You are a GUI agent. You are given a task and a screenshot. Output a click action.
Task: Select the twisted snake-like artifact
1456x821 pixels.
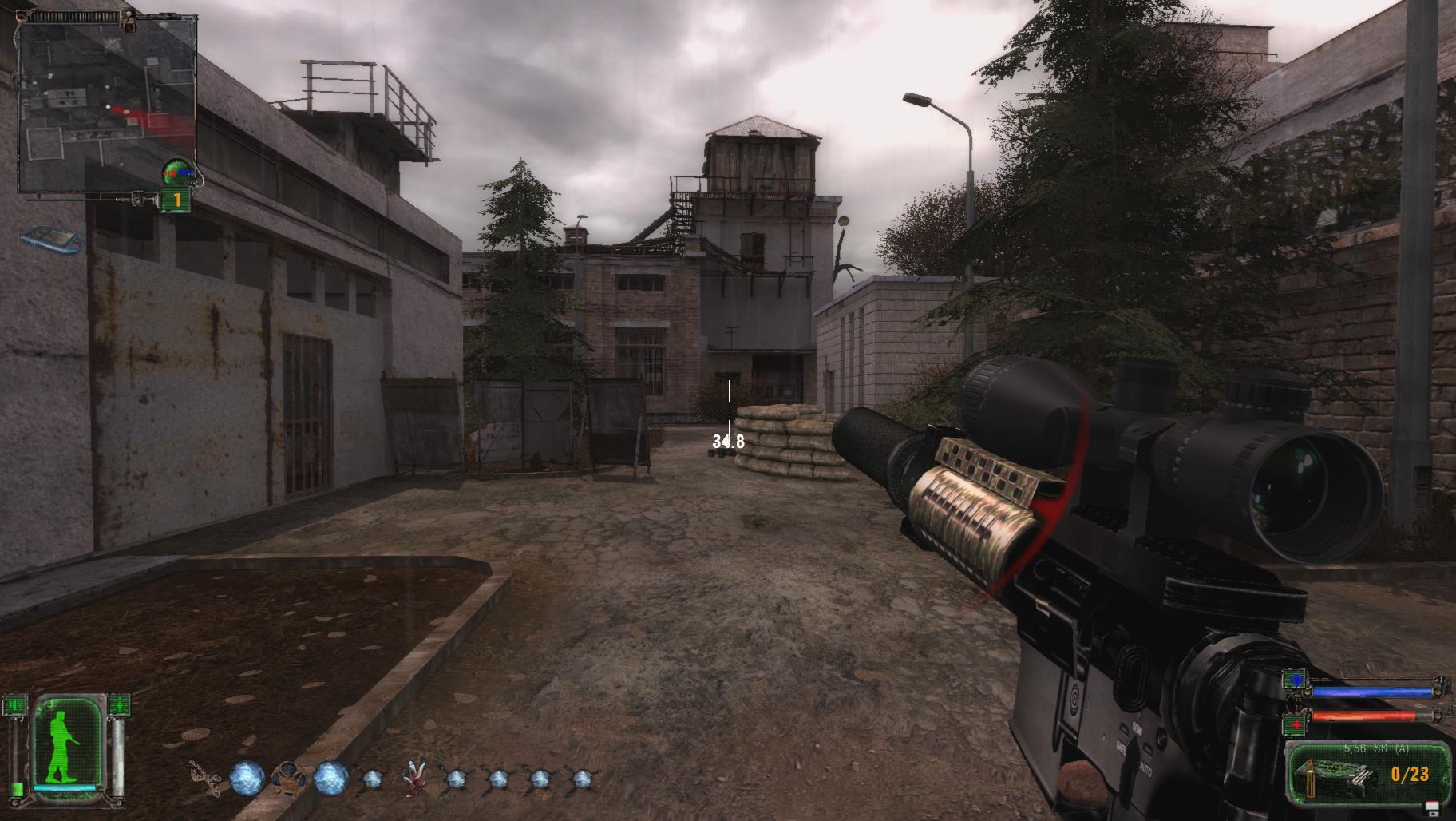click(203, 776)
